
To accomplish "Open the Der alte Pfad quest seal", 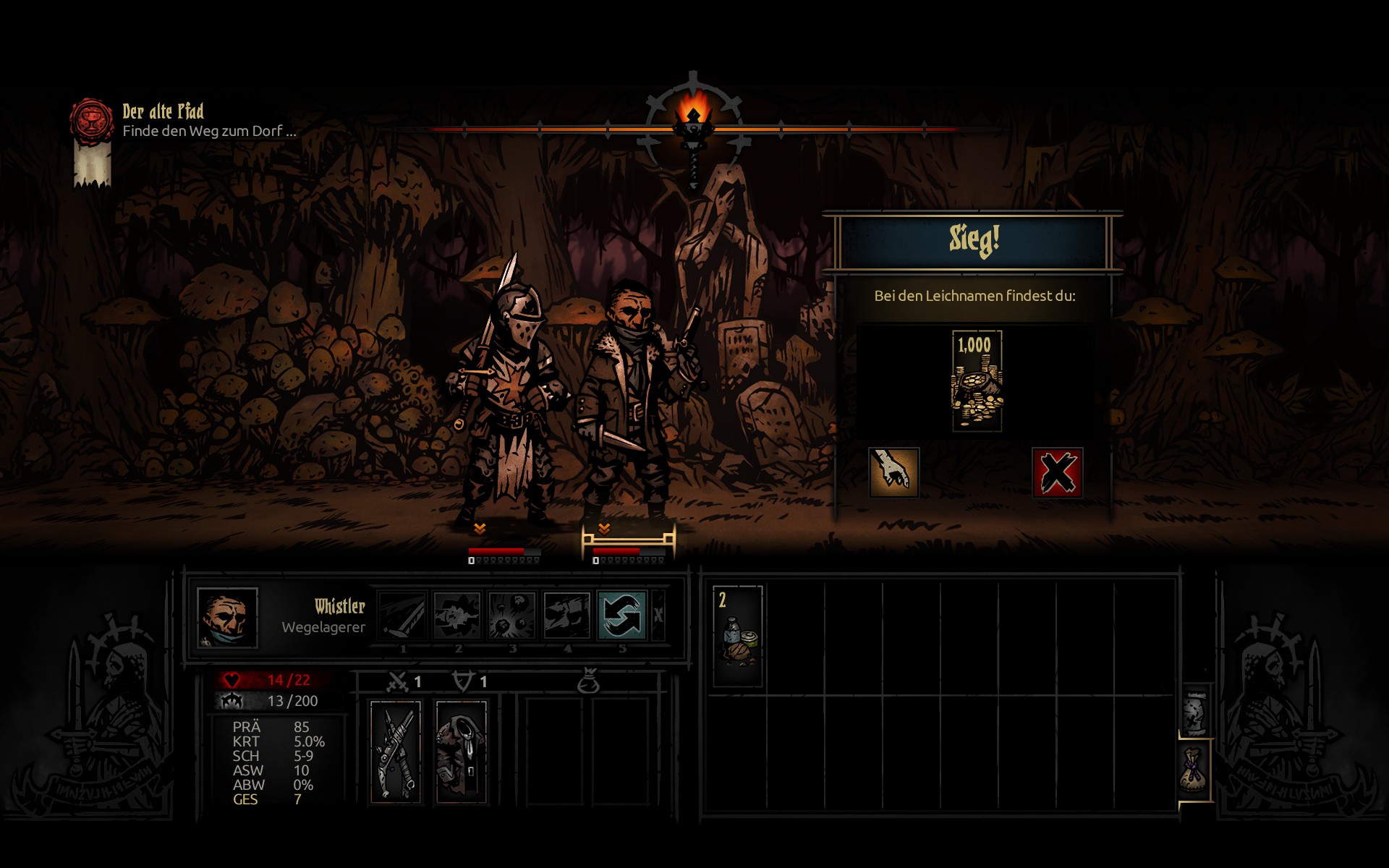I will [x=92, y=120].
